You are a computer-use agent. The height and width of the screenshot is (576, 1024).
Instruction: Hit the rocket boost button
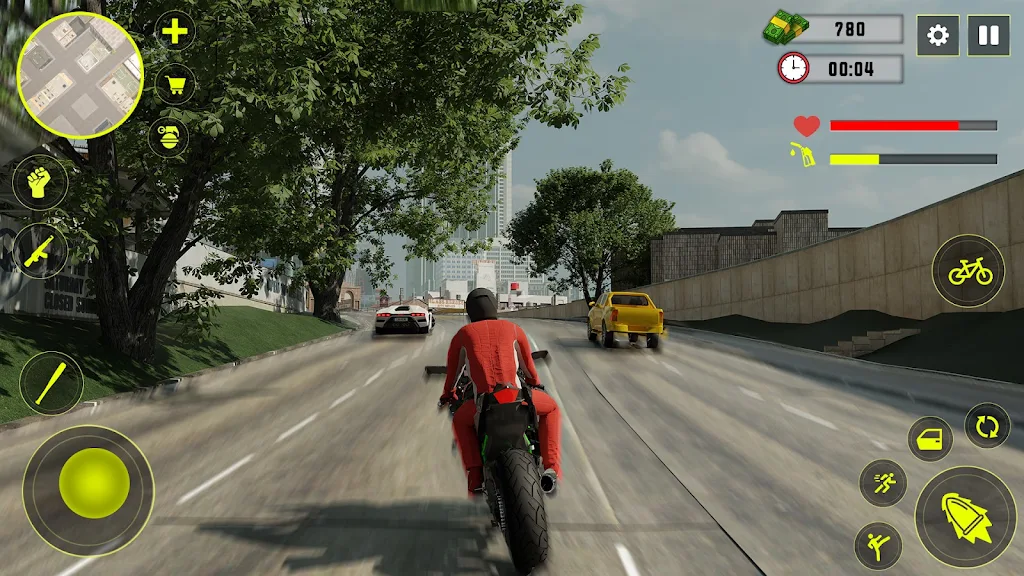965,516
